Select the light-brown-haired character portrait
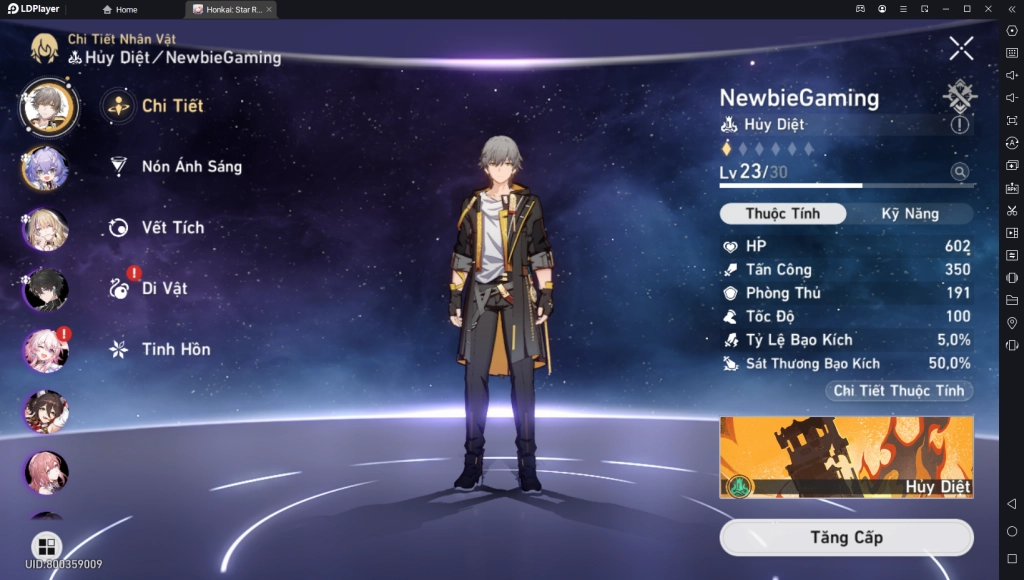 pos(46,229)
